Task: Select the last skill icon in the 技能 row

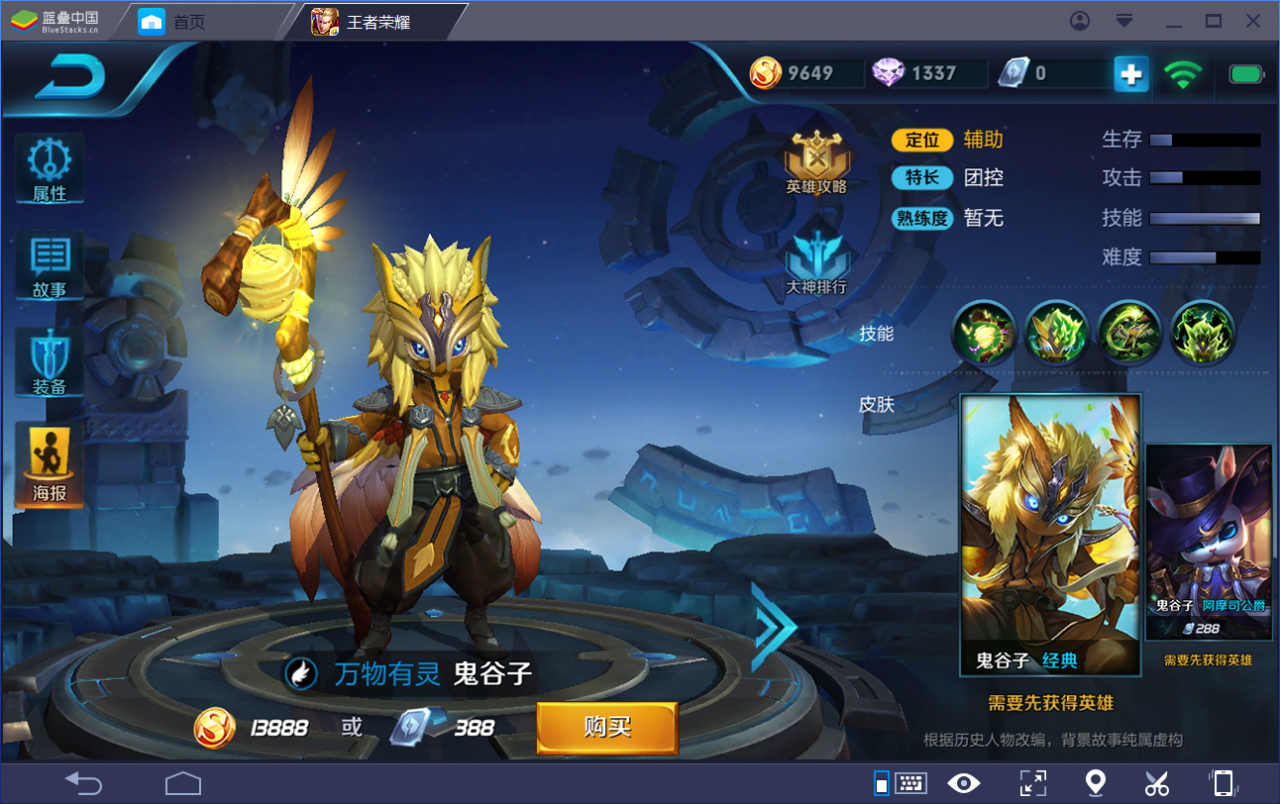Action: [x=1203, y=334]
